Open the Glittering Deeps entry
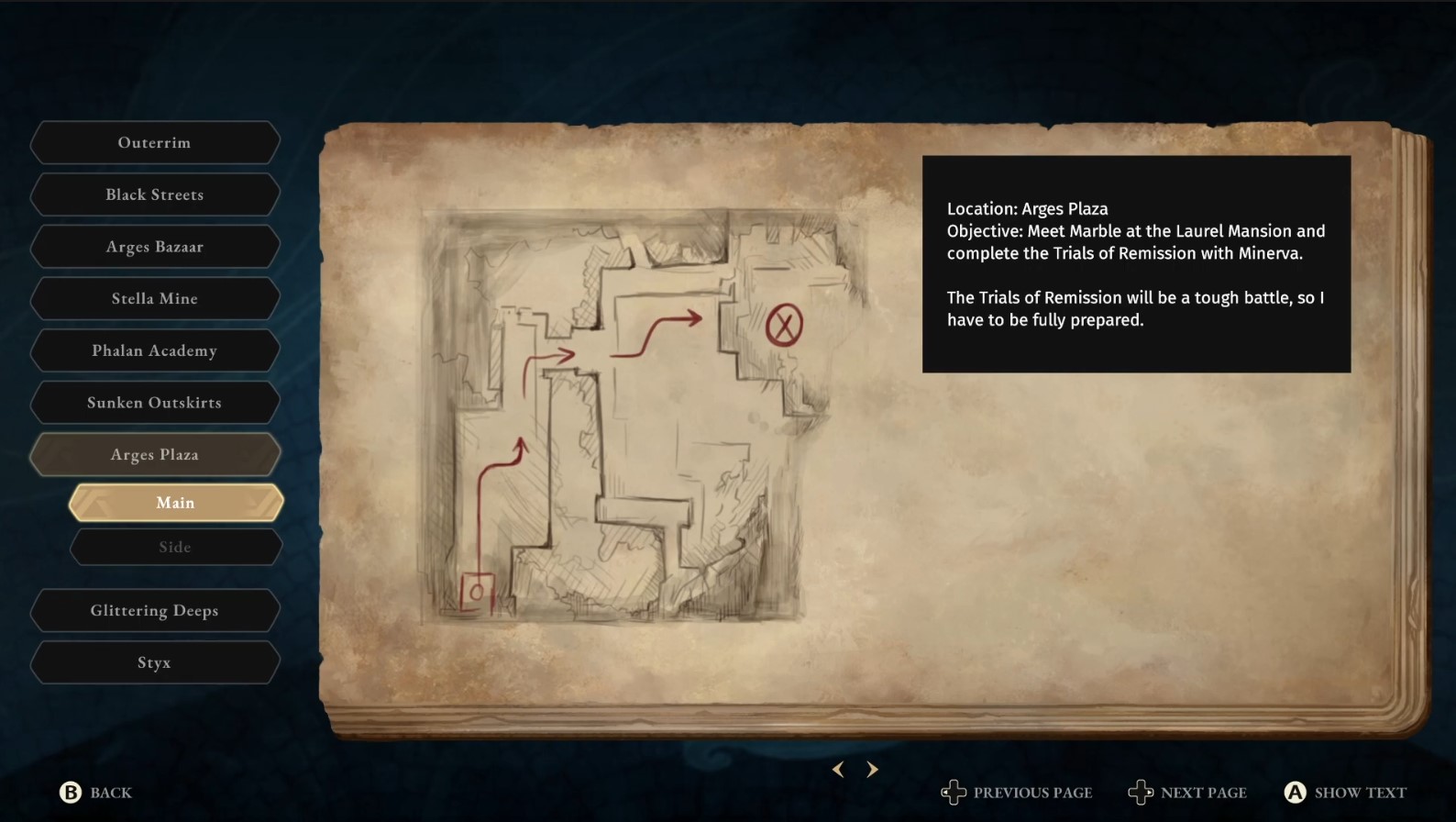 [x=154, y=611]
